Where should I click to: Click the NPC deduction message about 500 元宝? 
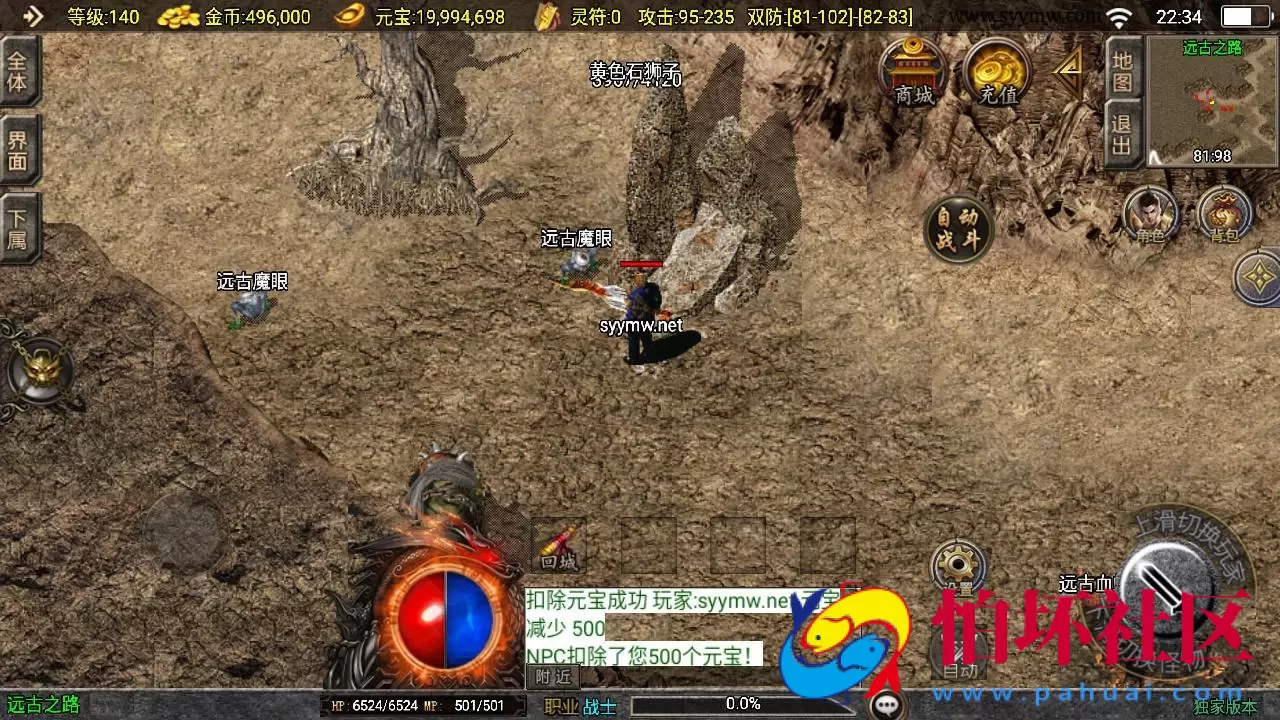[644, 656]
